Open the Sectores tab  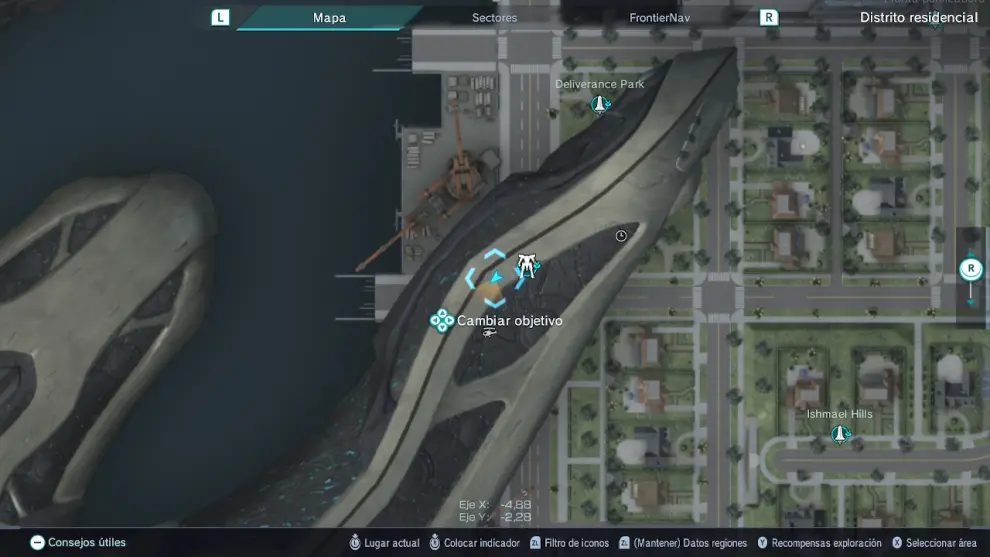pyautogui.click(x=494, y=18)
